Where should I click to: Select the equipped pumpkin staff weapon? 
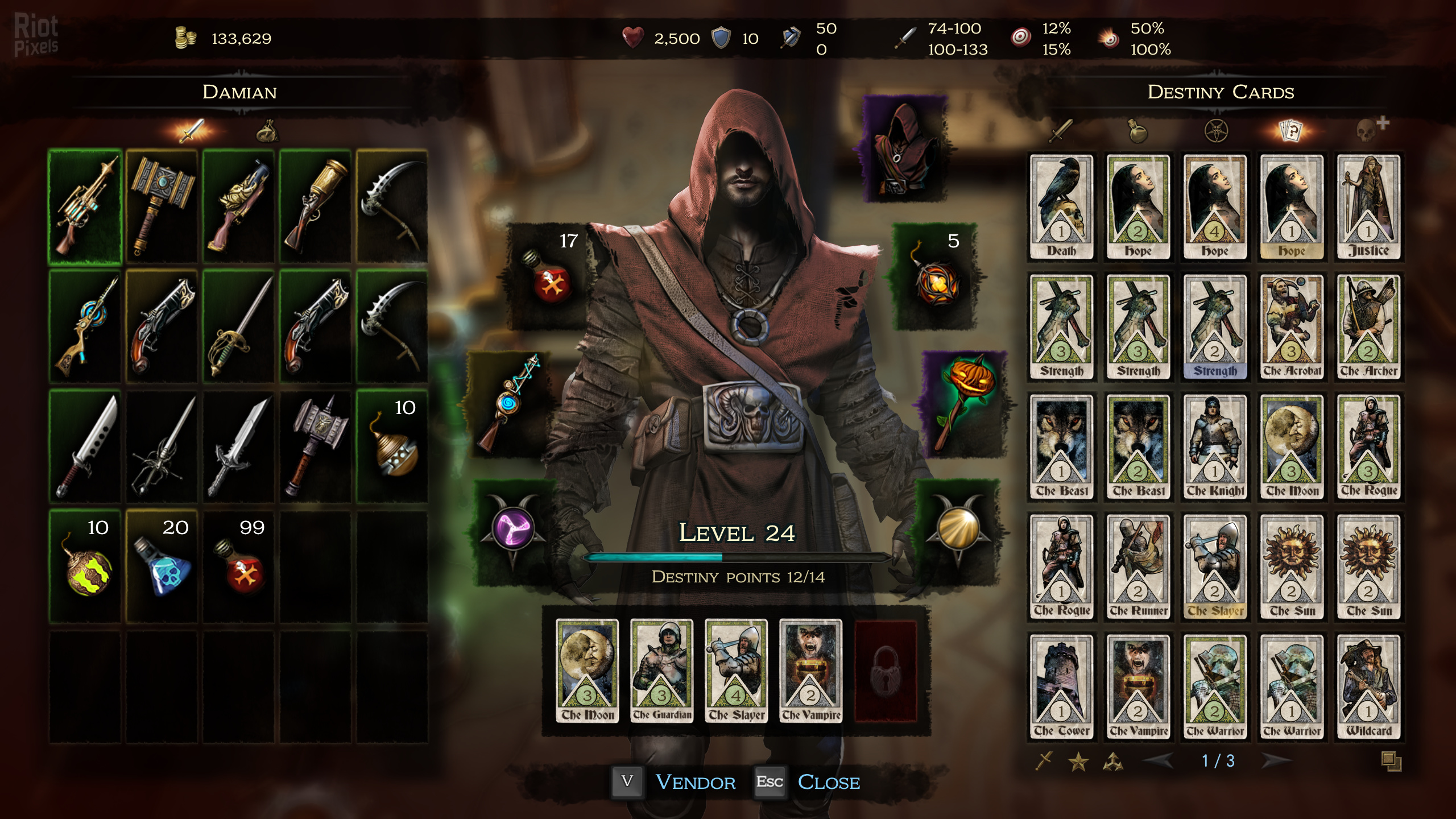(965, 404)
